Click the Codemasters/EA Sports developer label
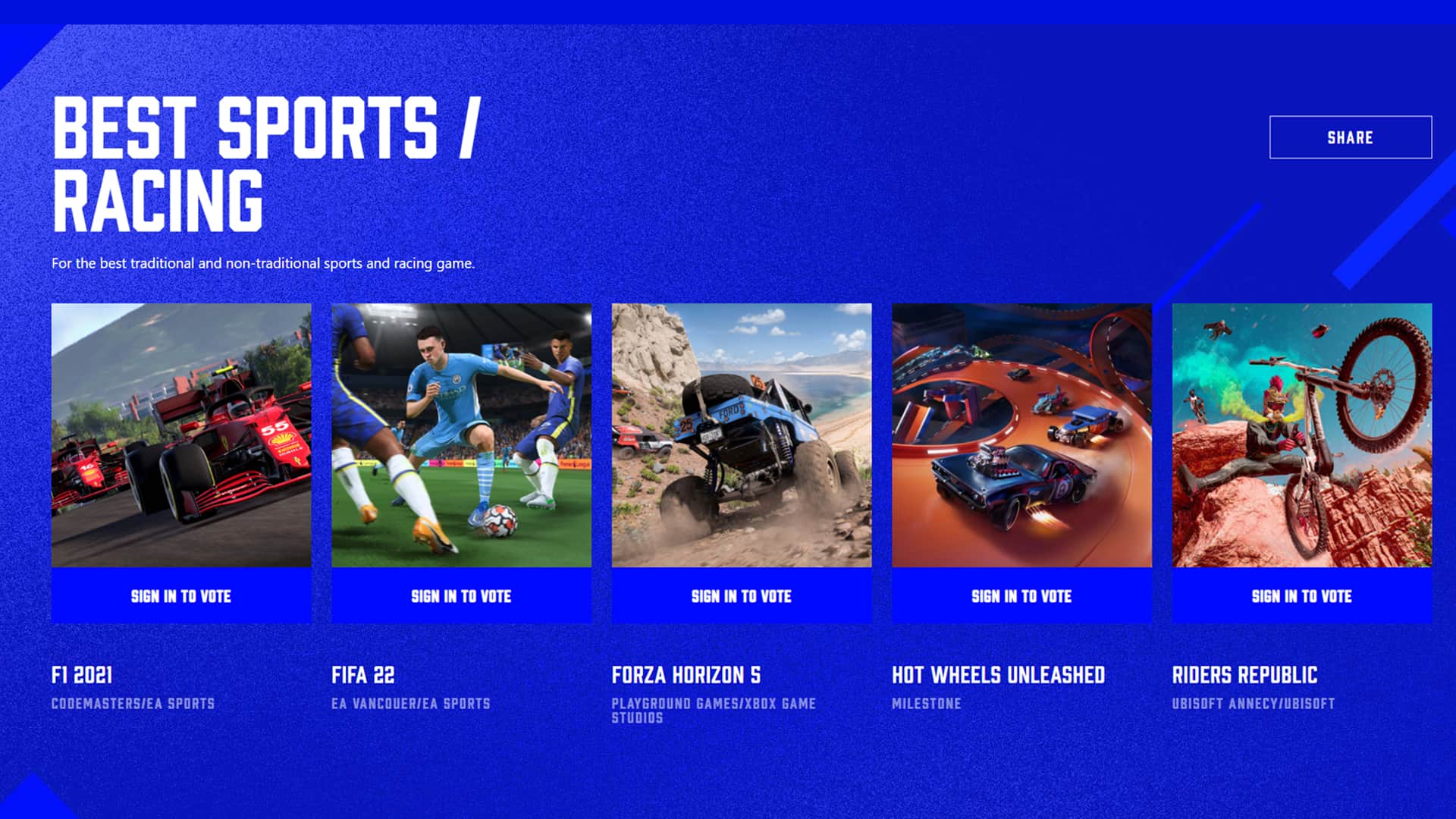This screenshot has height=819, width=1456. (133, 704)
